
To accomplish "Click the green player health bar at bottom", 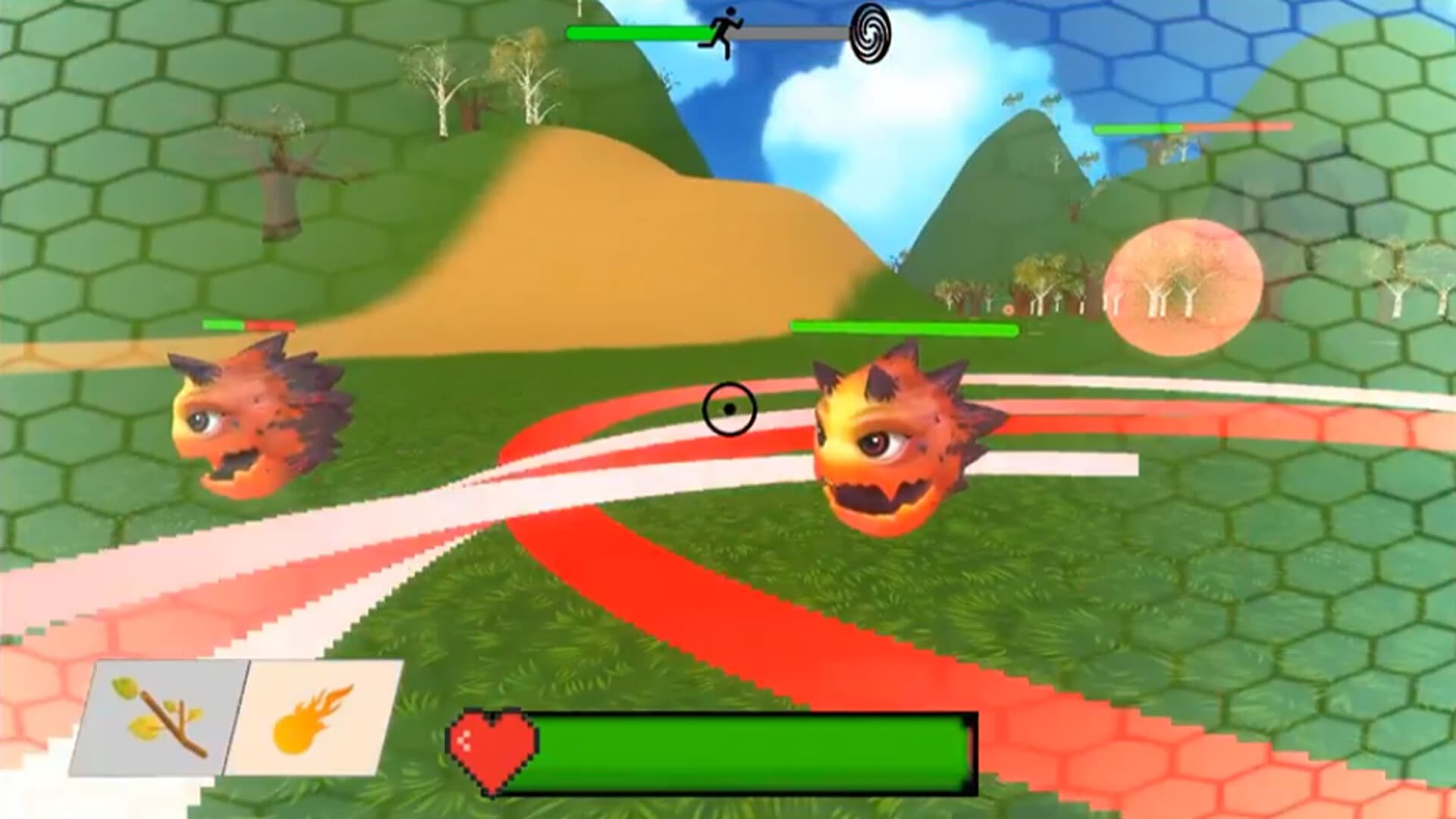I will (x=751, y=747).
